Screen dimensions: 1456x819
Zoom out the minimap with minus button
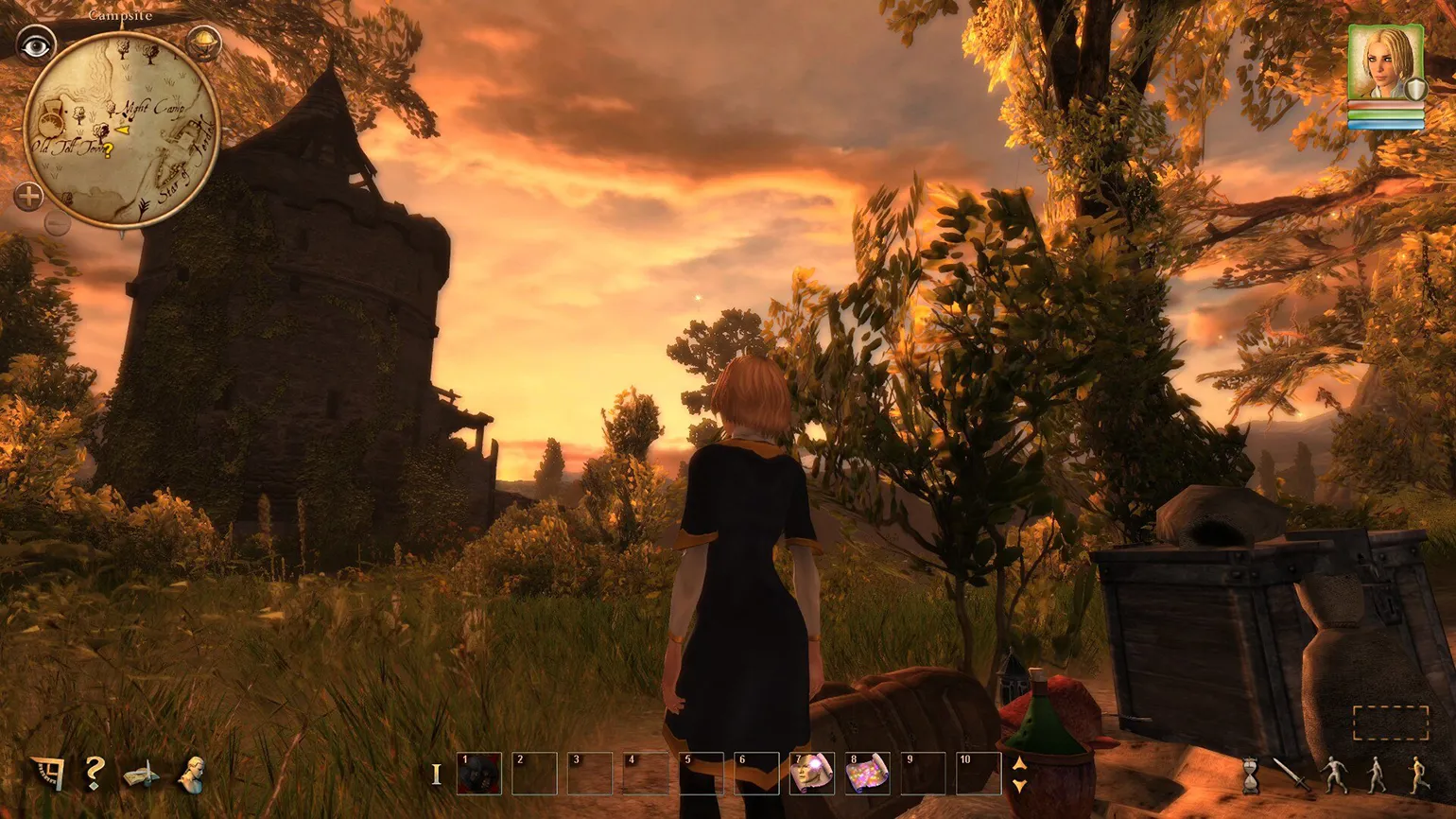(57, 223)
